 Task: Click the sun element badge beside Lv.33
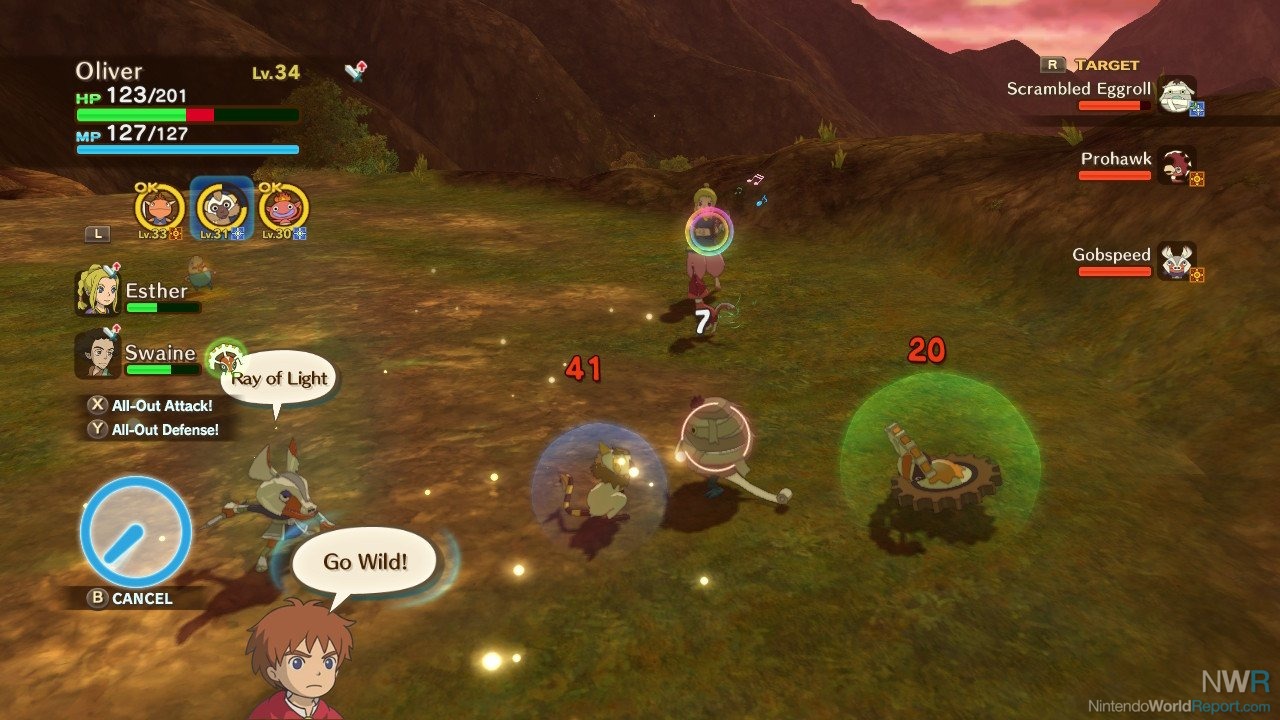[x=175, y=233]
